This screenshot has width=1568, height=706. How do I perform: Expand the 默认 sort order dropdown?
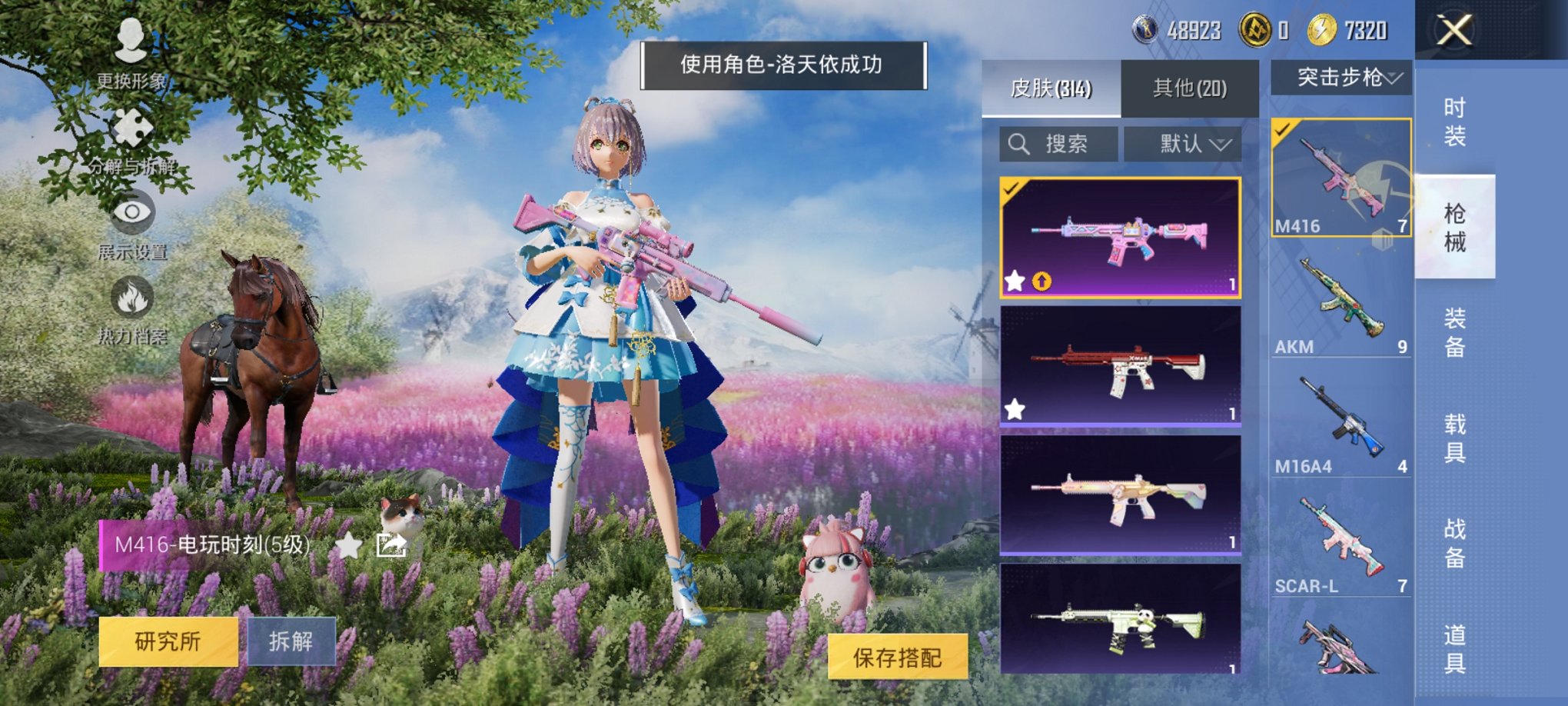click(x=1182, y=142)
